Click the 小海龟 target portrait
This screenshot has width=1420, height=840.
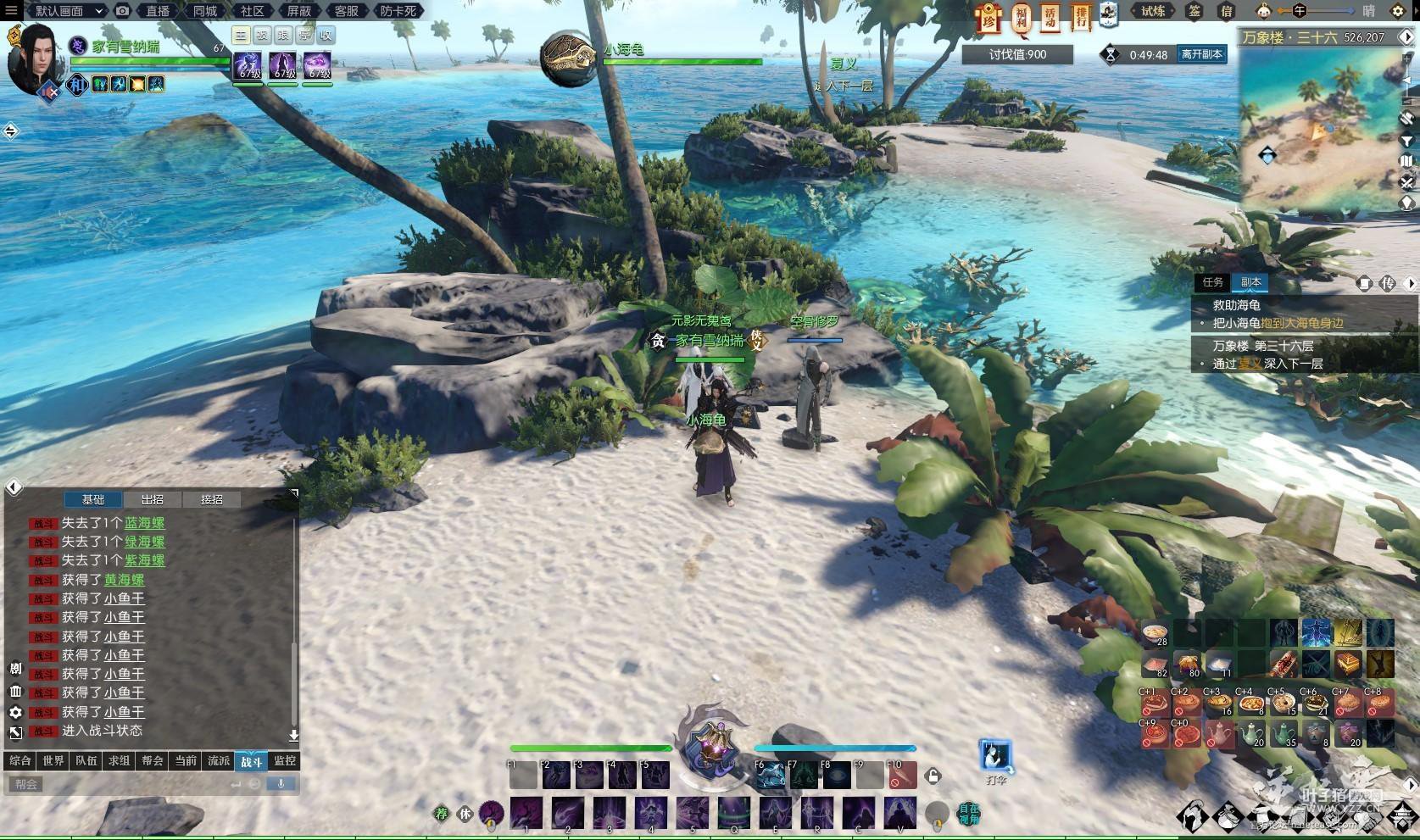click(x=569, y=58)
